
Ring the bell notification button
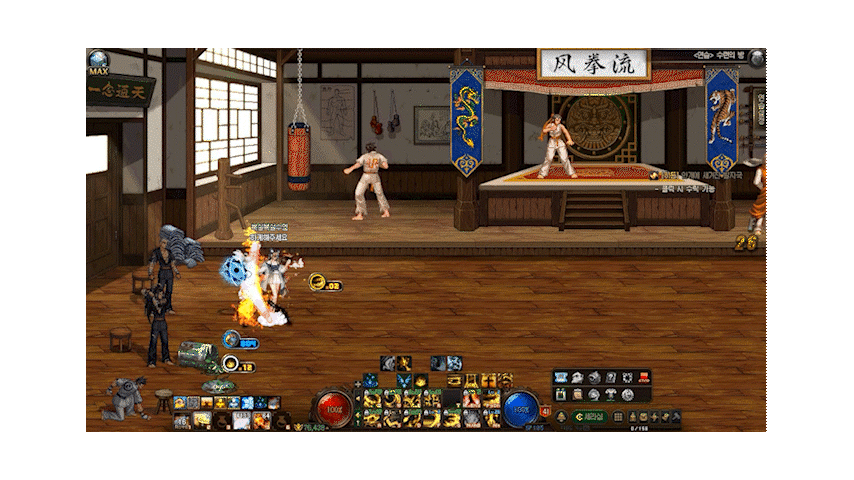pos(561,417)
